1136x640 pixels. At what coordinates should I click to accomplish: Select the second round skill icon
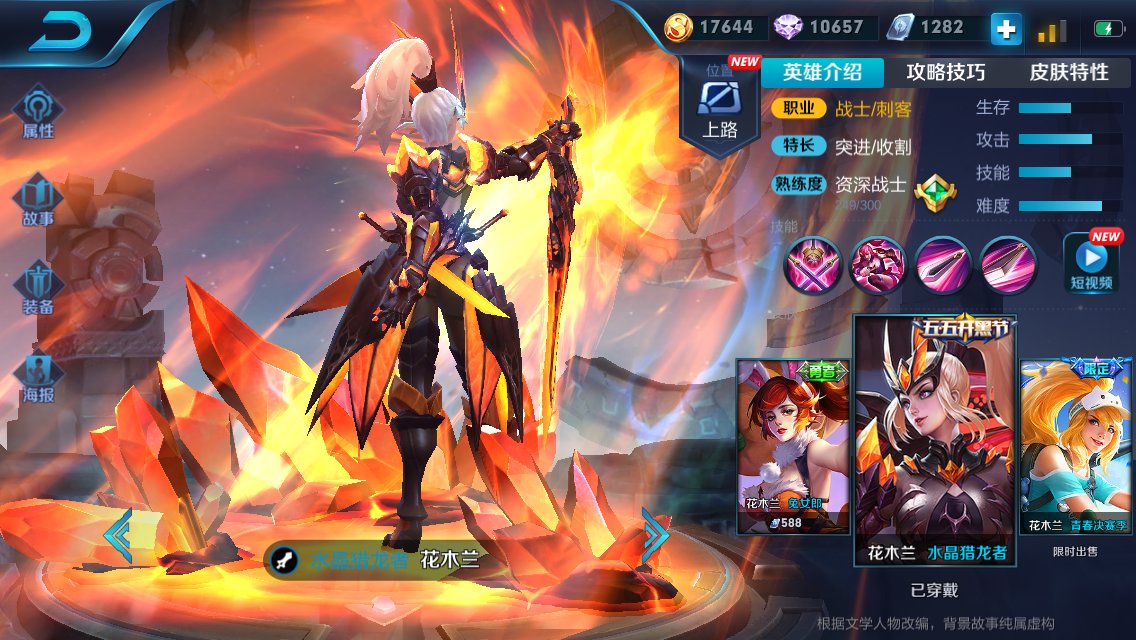coord(876,265)
